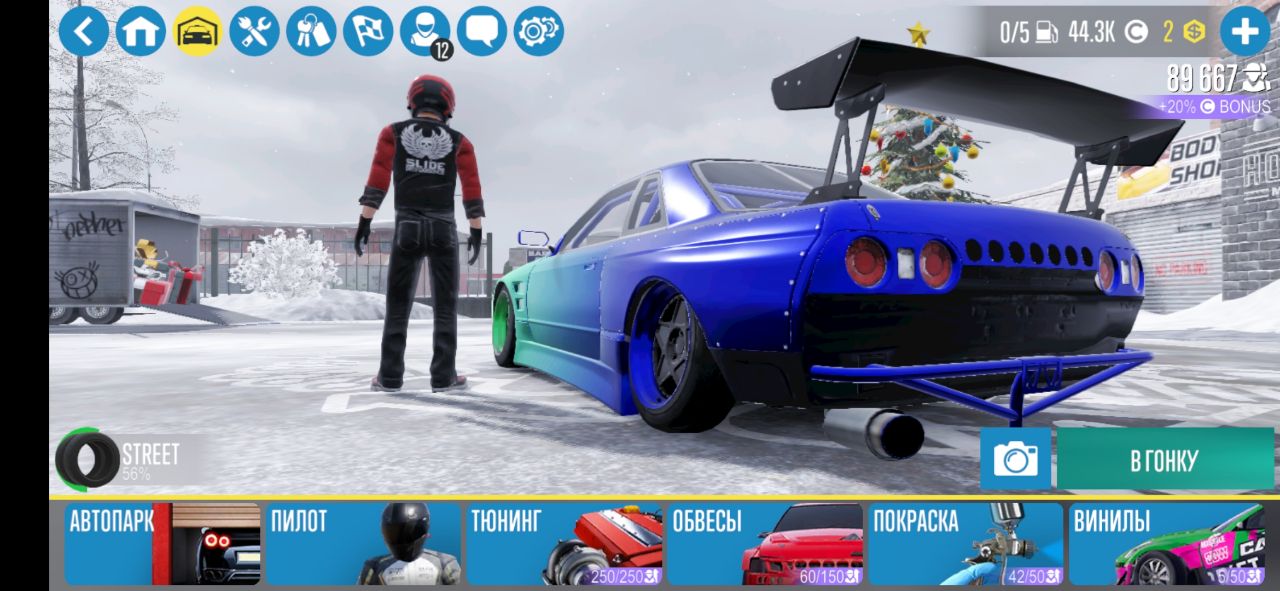Open the home screen icon
Viewport: 1280px width, 591px height.
coord(141,31)
